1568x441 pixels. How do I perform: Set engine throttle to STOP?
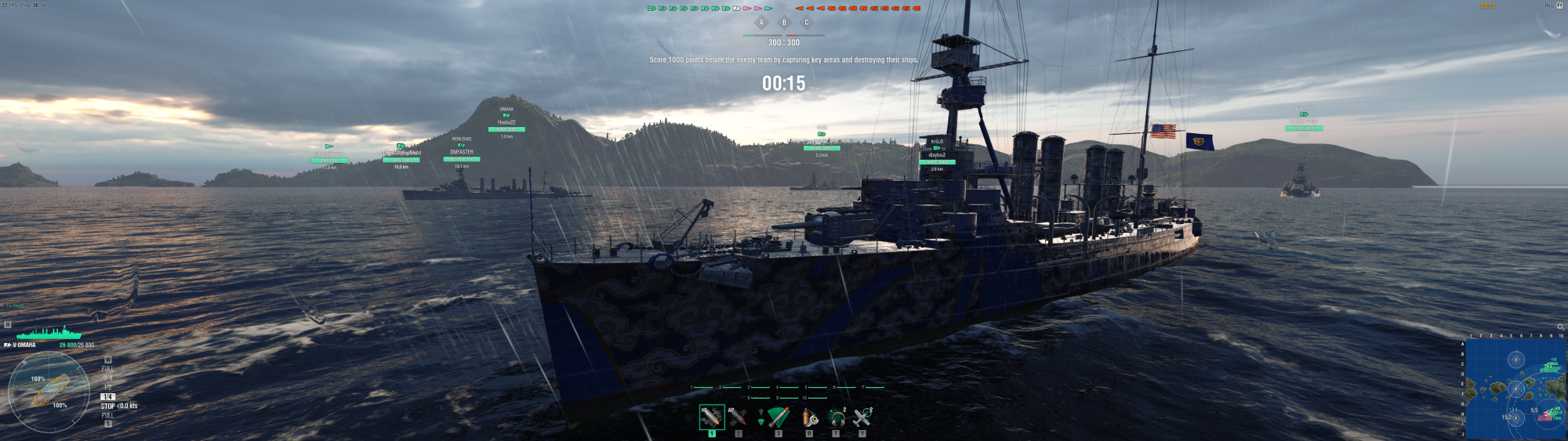pos(107,406)
